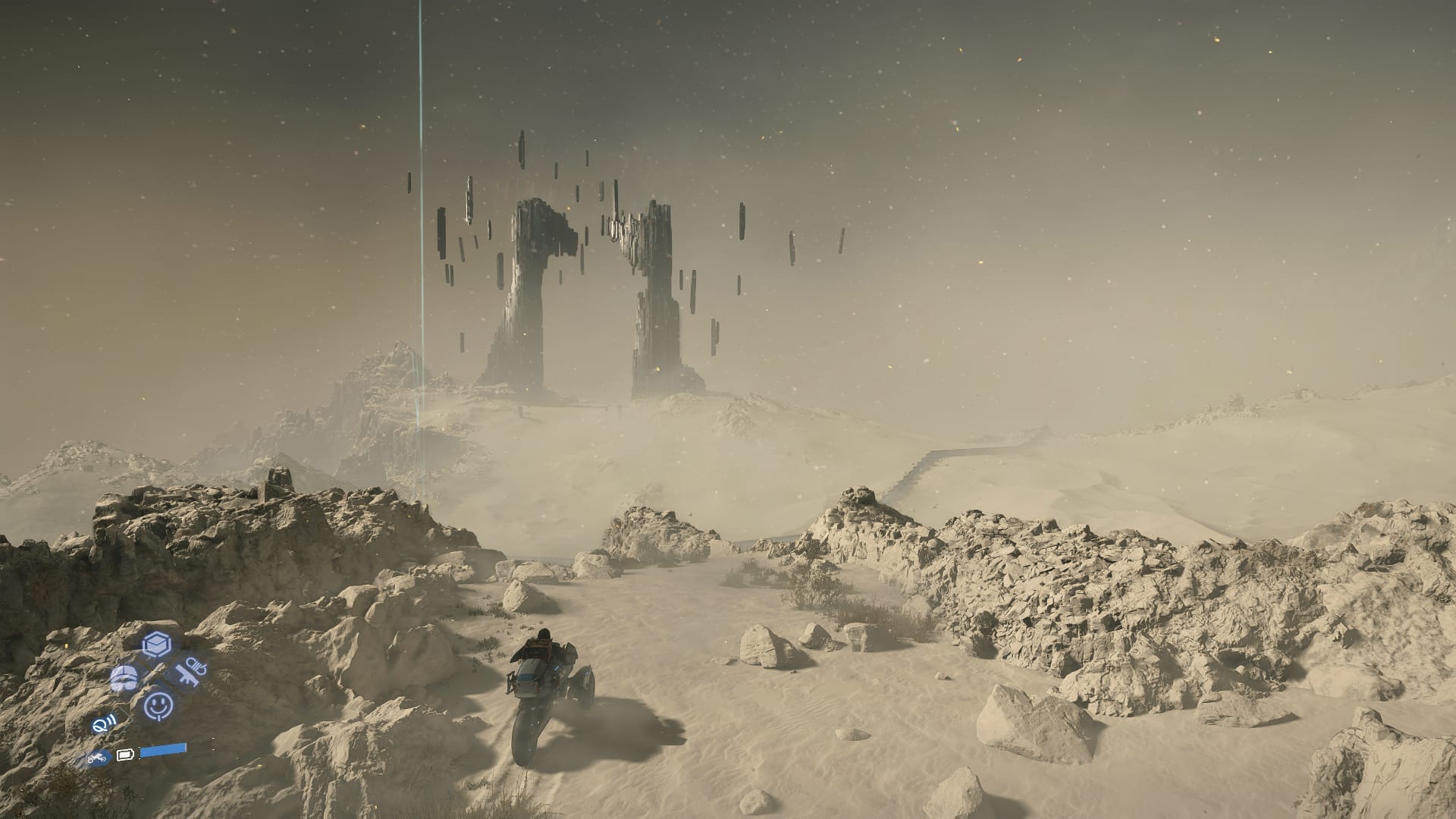Click the blue battery charge bar

(163, 750)
